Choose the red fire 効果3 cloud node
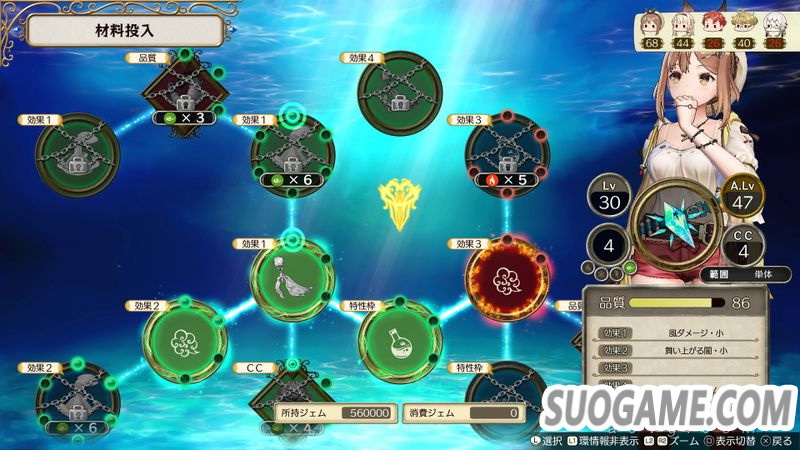 coord(507,280)
